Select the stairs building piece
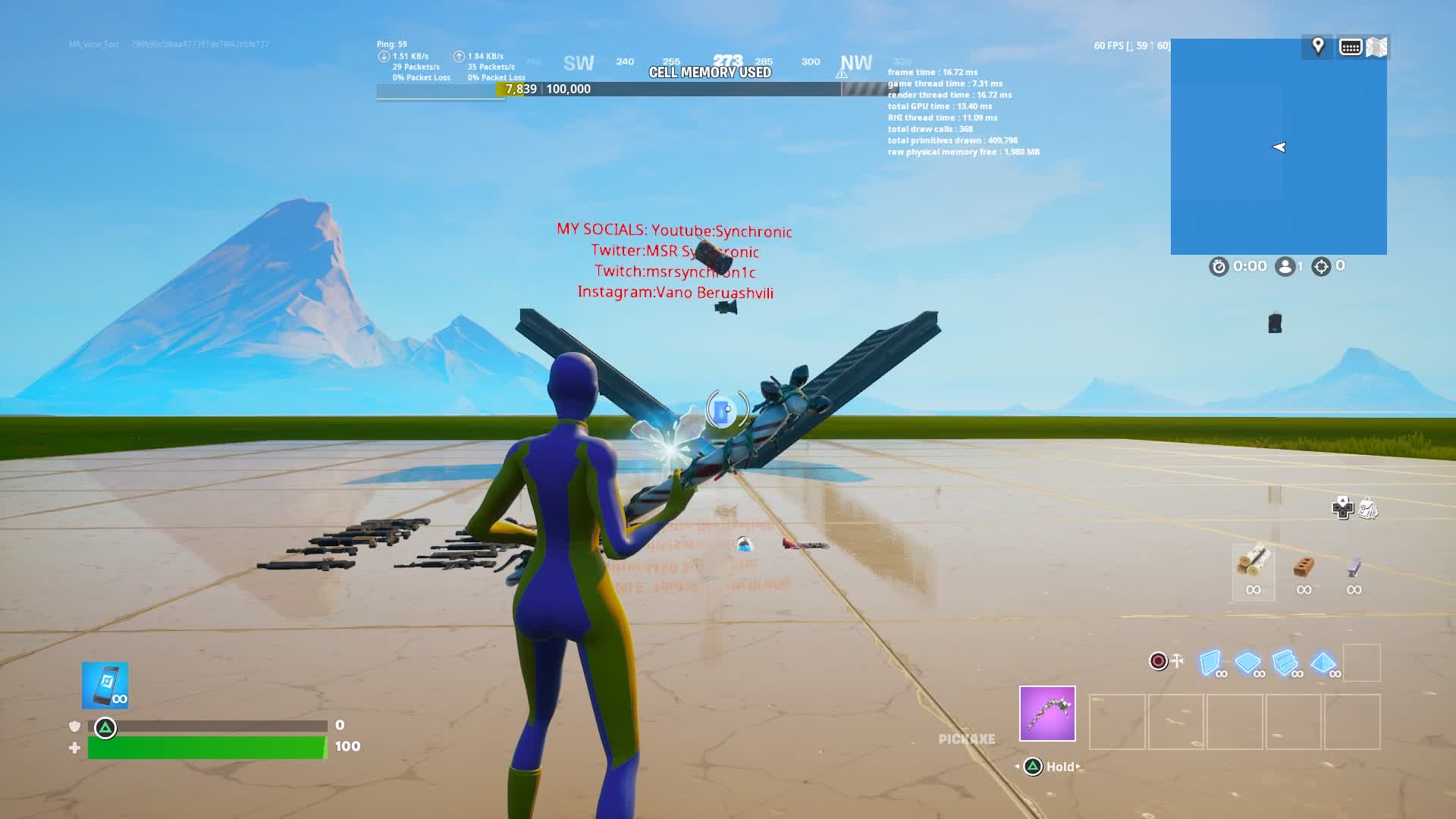 (x=1285, y=663)
